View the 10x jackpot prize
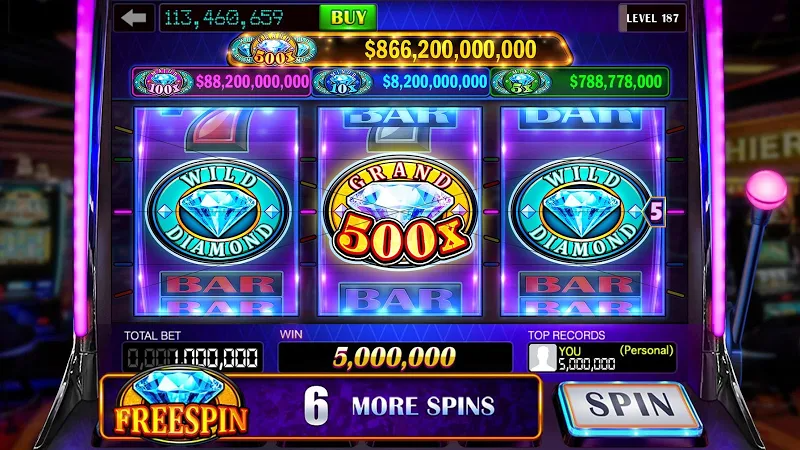The width and height of the screenshot is (800, 450). point(400,81)
